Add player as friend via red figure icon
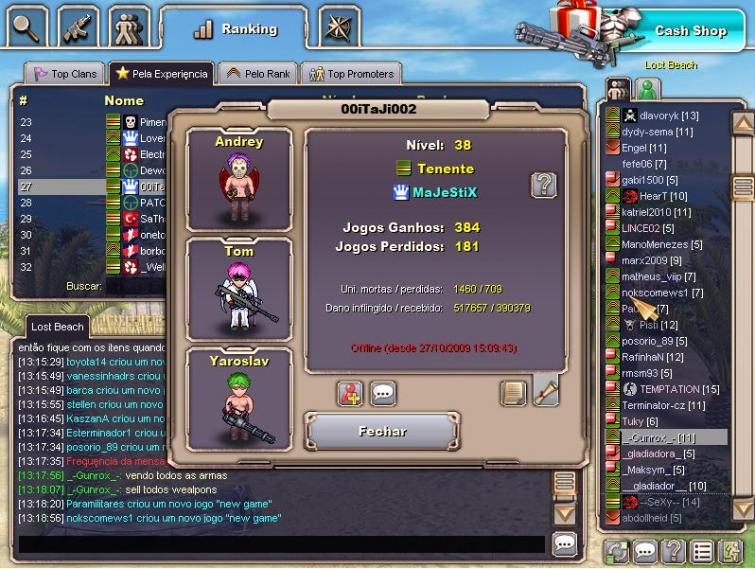The width and height of the screenshot is (755, 569). coord(349,393)
